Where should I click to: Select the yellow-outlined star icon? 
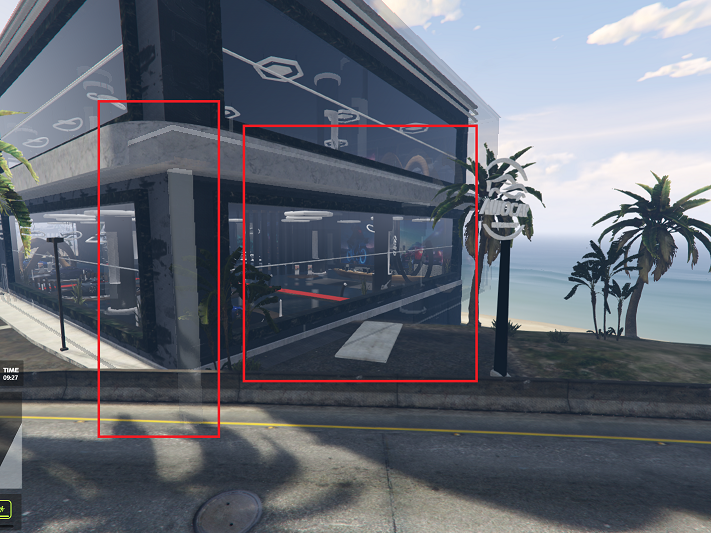coord(5,510)
